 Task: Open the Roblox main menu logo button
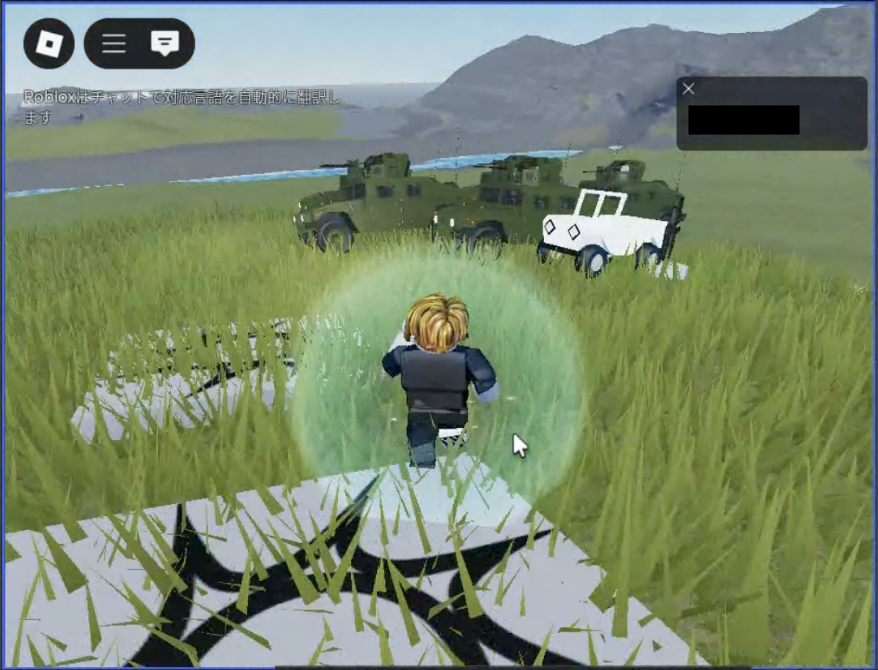click(x=48, y=43)
